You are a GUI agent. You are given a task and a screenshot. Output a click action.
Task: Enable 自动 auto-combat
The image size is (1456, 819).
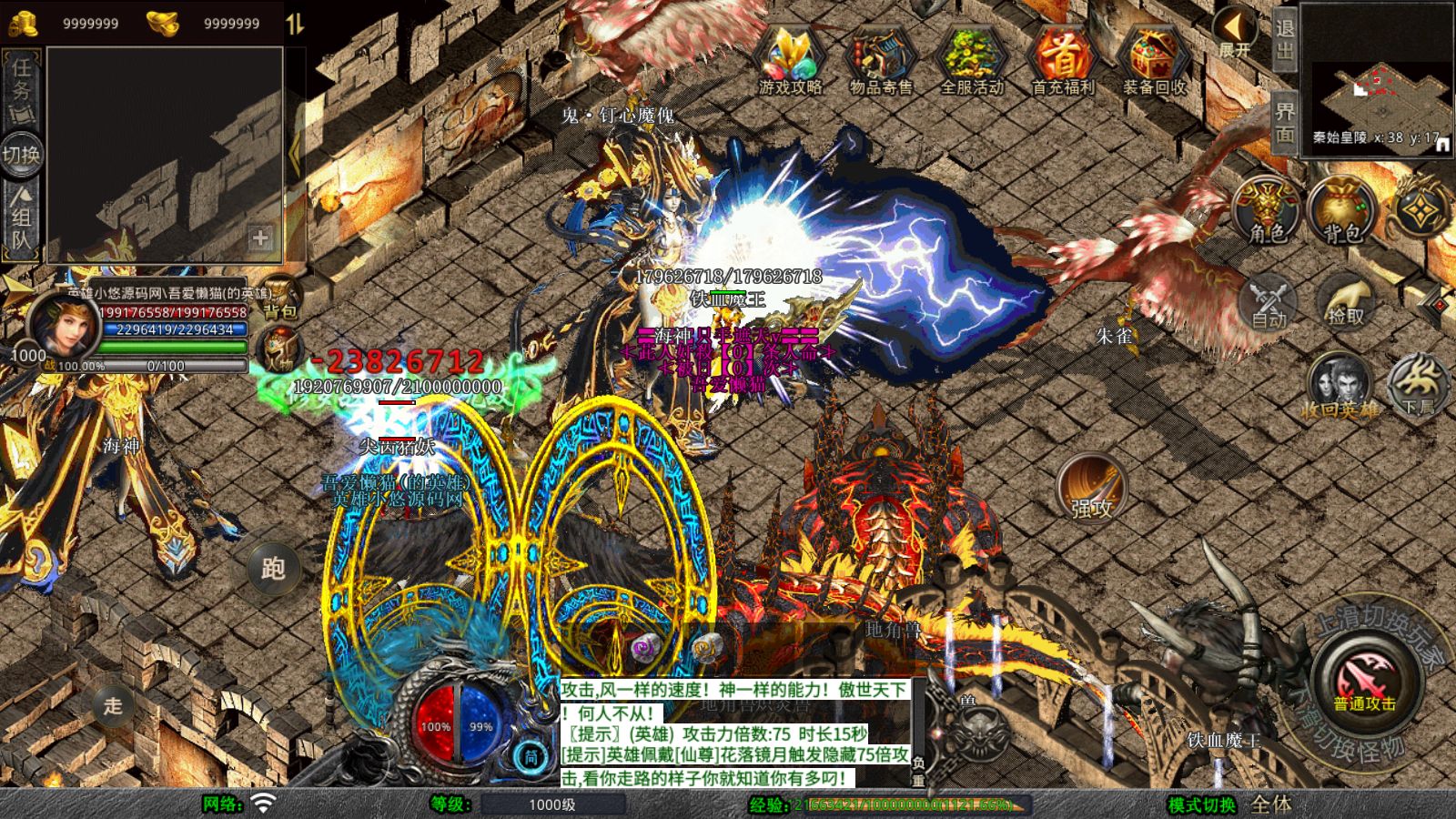(x=1269, y=301)
